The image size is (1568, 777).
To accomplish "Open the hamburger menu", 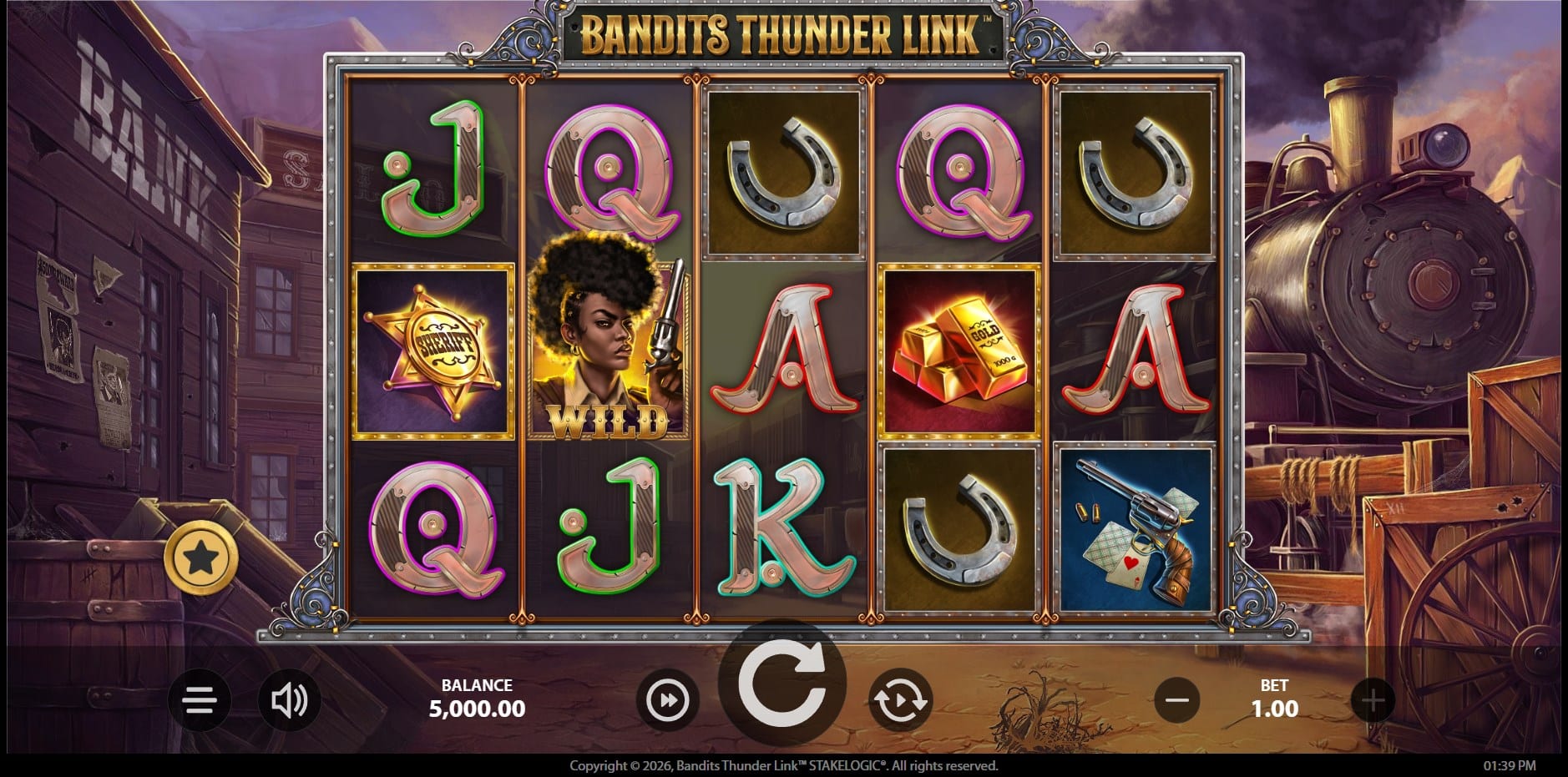I will [x=200, y=699].
